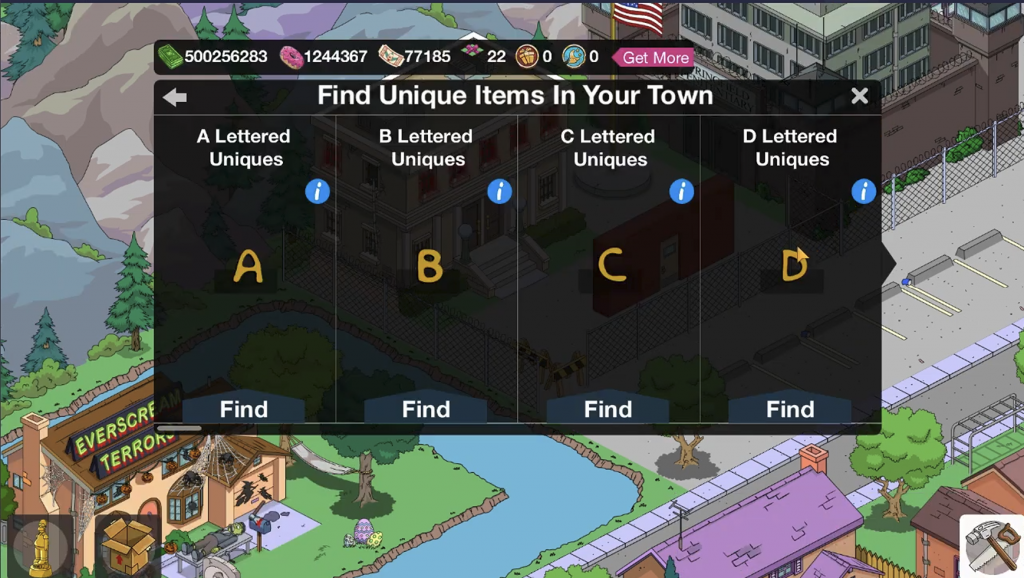Find B Lettered Uniques
This screenshot has width=1024, height=578.
[426, 409]
